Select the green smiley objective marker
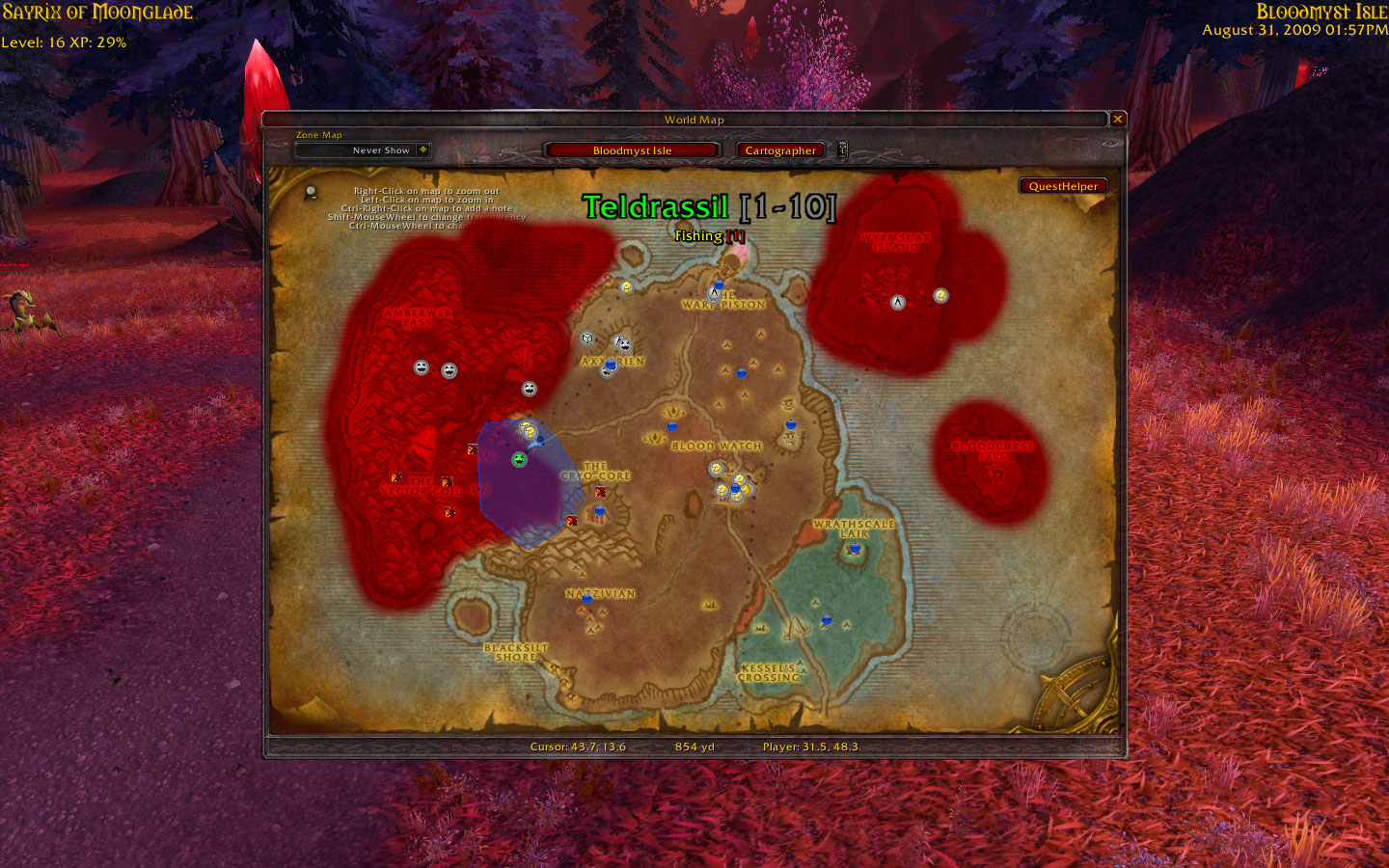 pos(520,459)
